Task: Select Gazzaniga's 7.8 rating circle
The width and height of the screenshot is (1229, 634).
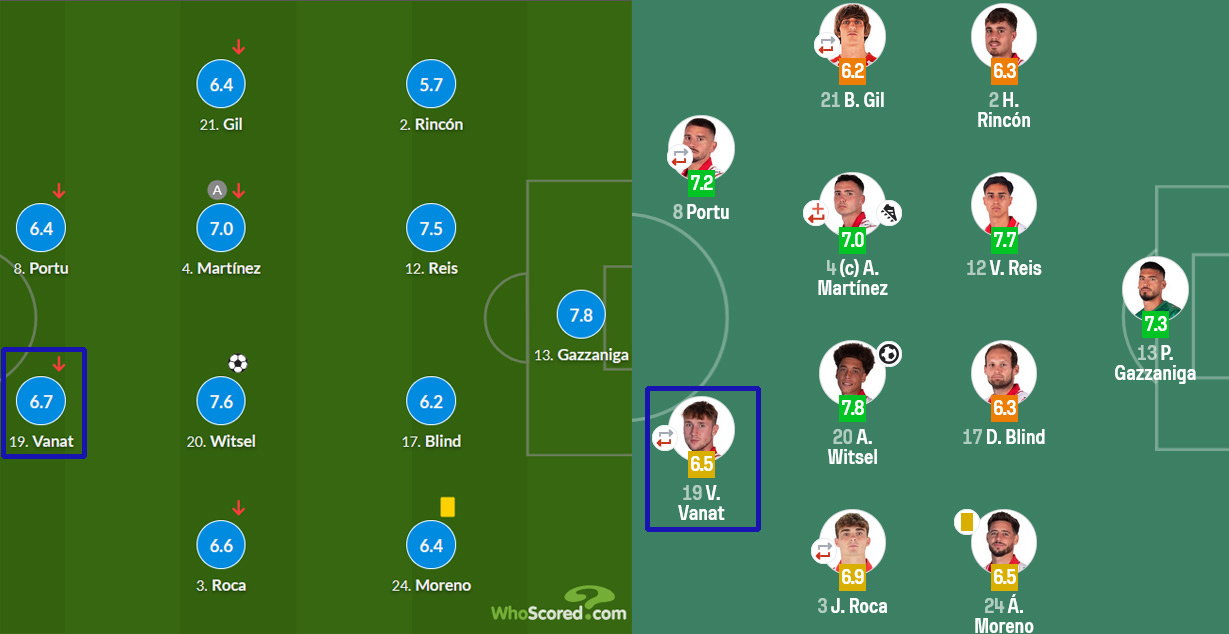Action: click(x=581, y=314)
